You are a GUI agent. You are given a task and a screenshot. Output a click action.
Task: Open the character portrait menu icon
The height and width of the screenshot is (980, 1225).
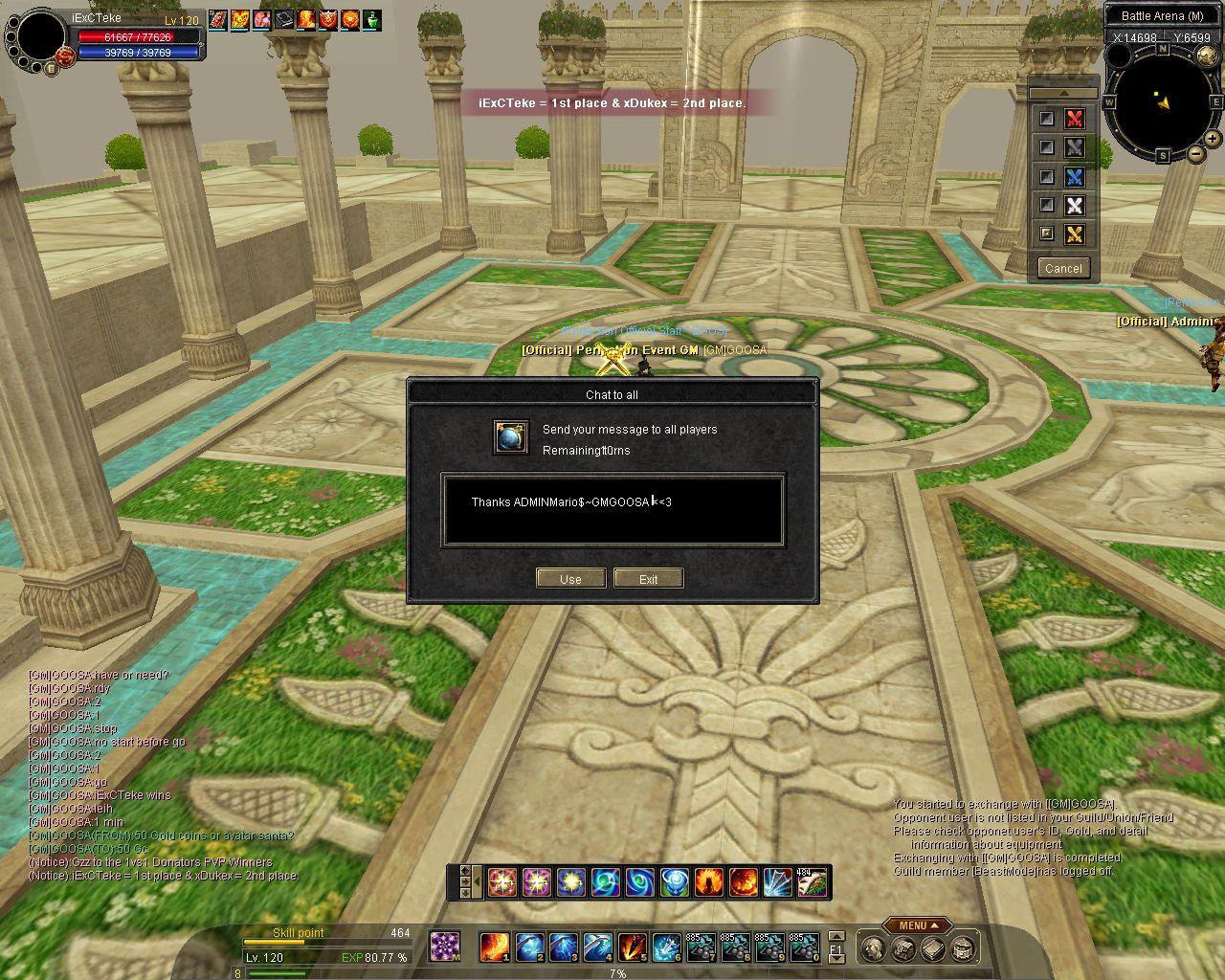pos(873,948)
